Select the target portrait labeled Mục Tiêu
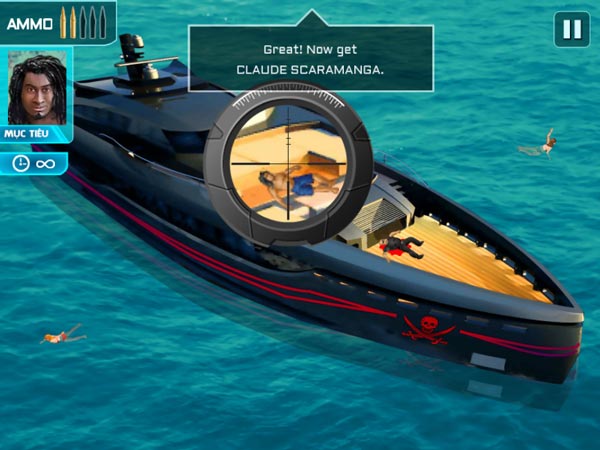This screenshot has height=450, width=600. 36,88
